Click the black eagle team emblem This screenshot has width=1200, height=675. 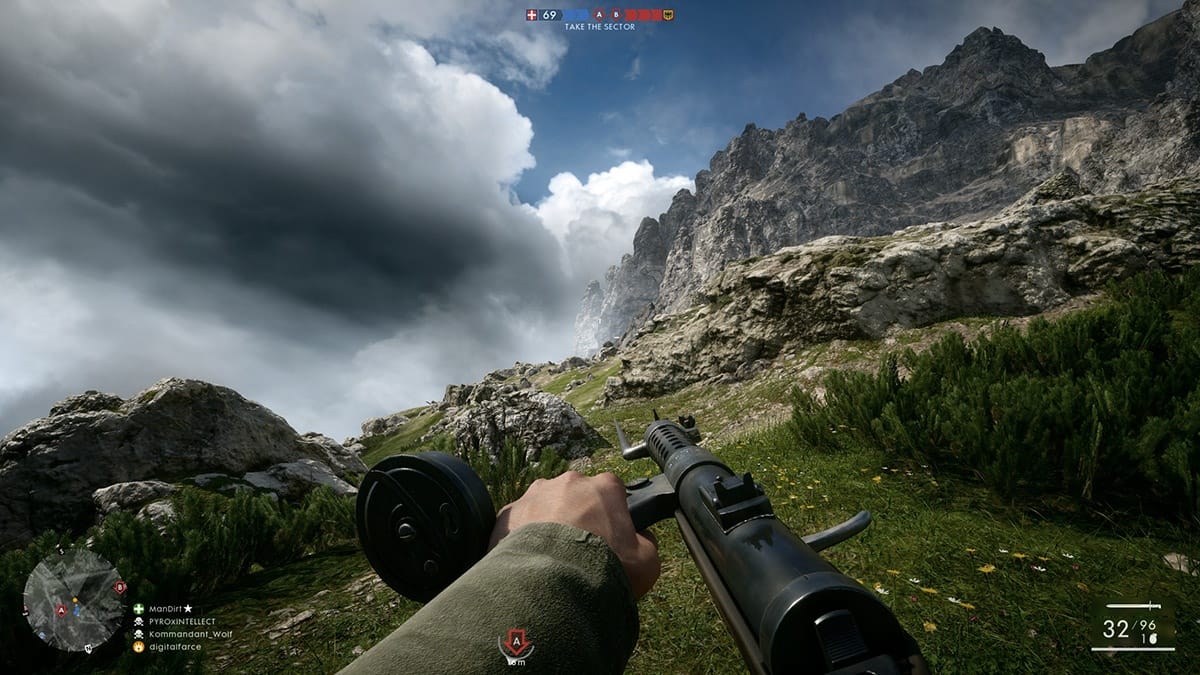coord(668,15)
